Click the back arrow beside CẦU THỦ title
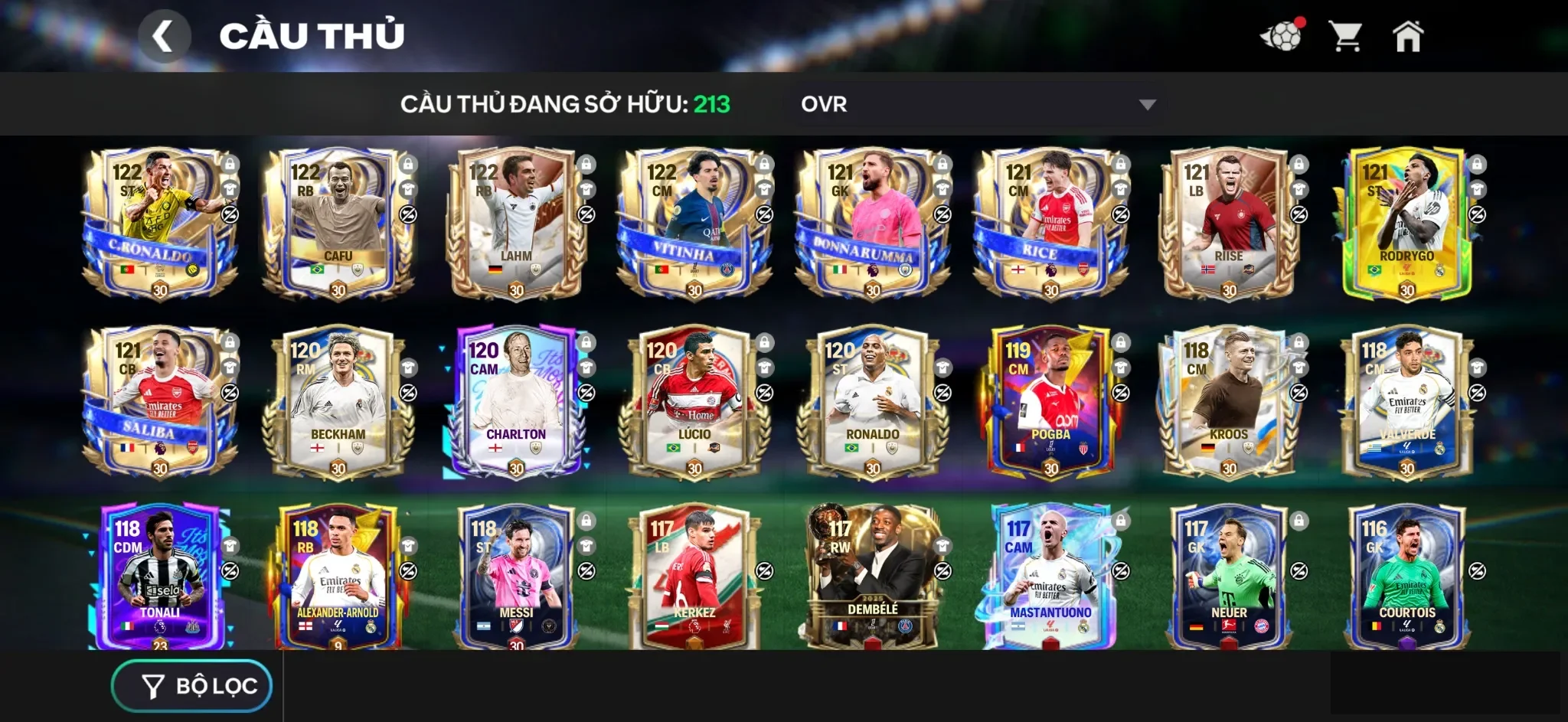Screen dimensions: 1568x722 pos(165,34)
